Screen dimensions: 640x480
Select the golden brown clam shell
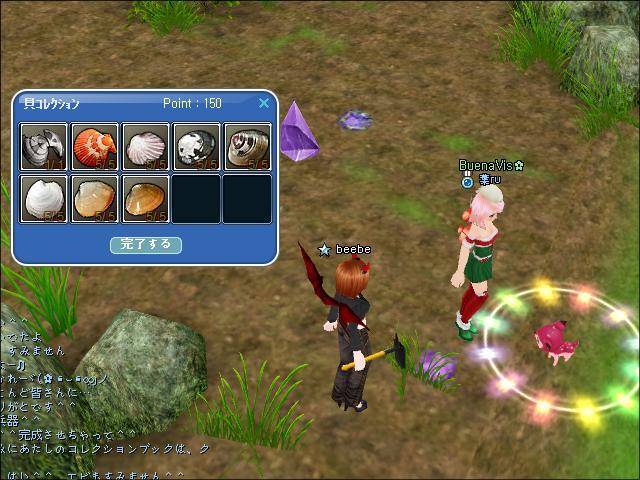click(146, 198)
